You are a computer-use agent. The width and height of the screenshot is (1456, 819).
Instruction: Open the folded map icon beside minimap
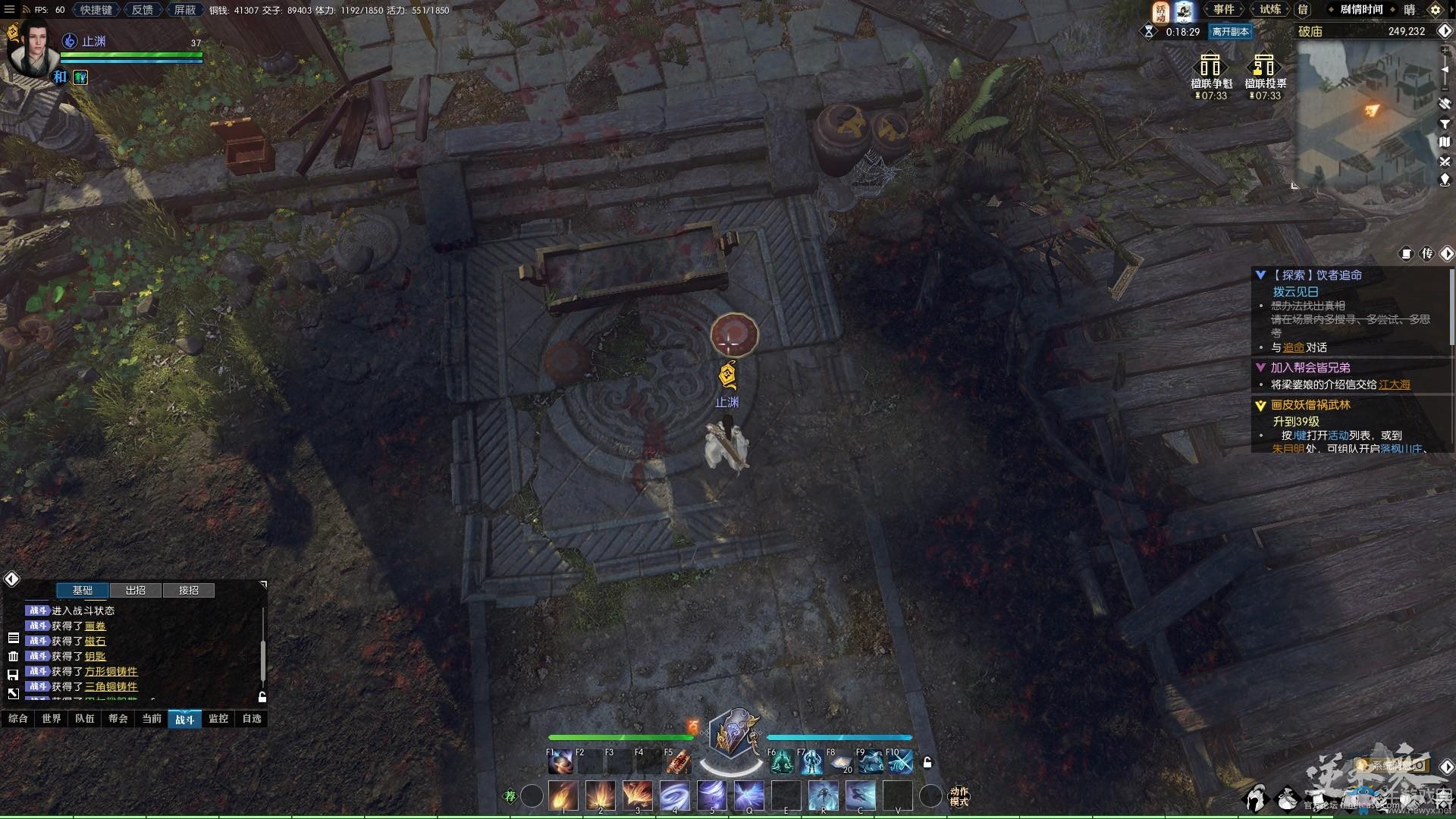pyautogui.click(x=1445, y=142)
